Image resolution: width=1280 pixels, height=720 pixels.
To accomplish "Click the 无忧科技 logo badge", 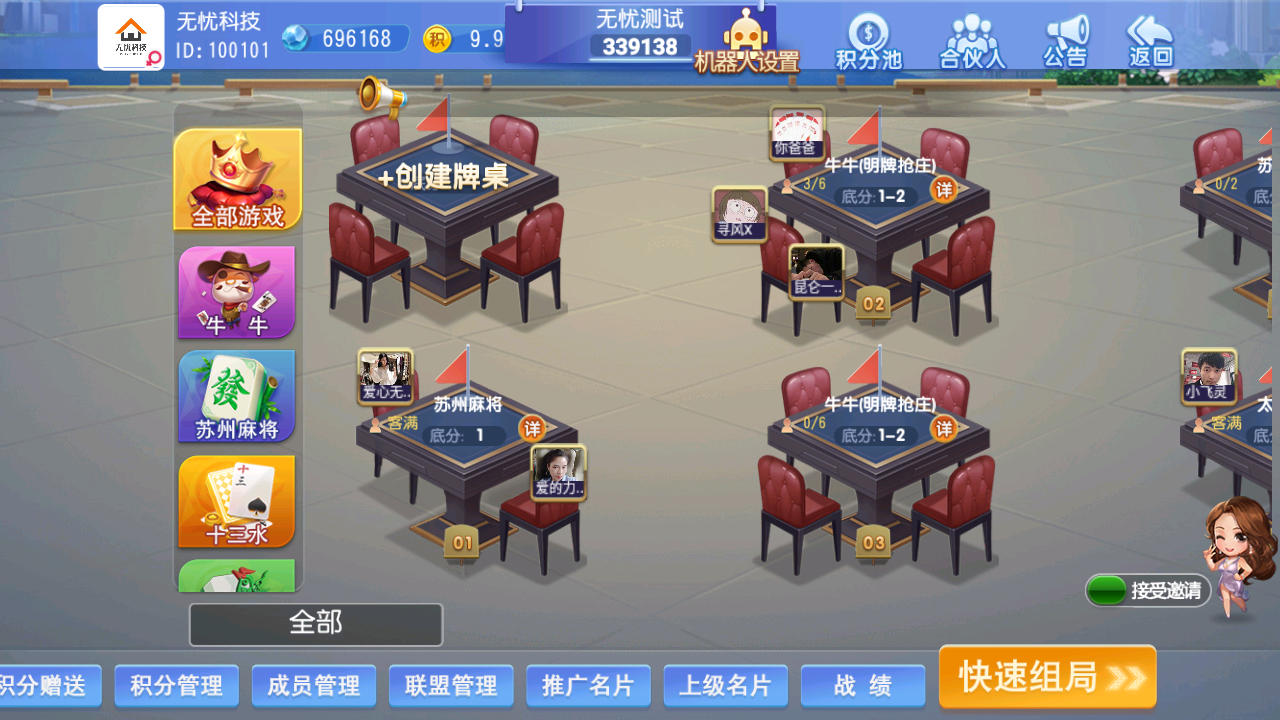I will pos(130,33).
